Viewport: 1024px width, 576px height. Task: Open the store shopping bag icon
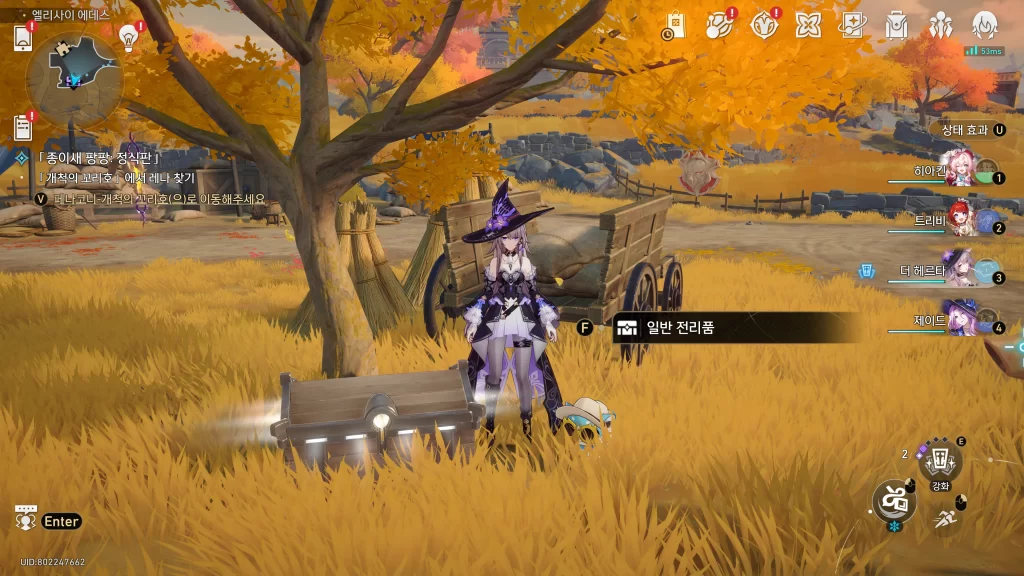tap(674, 25)
